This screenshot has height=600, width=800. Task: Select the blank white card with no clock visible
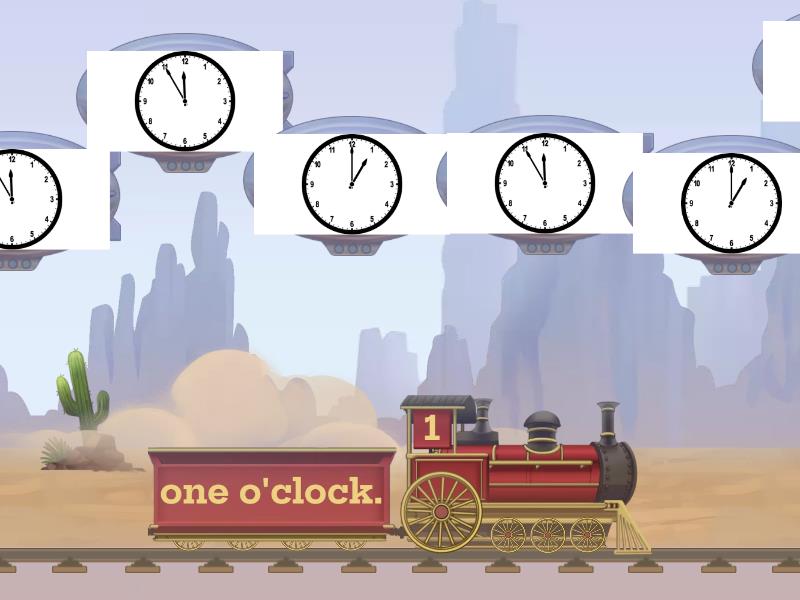point(782,72)
